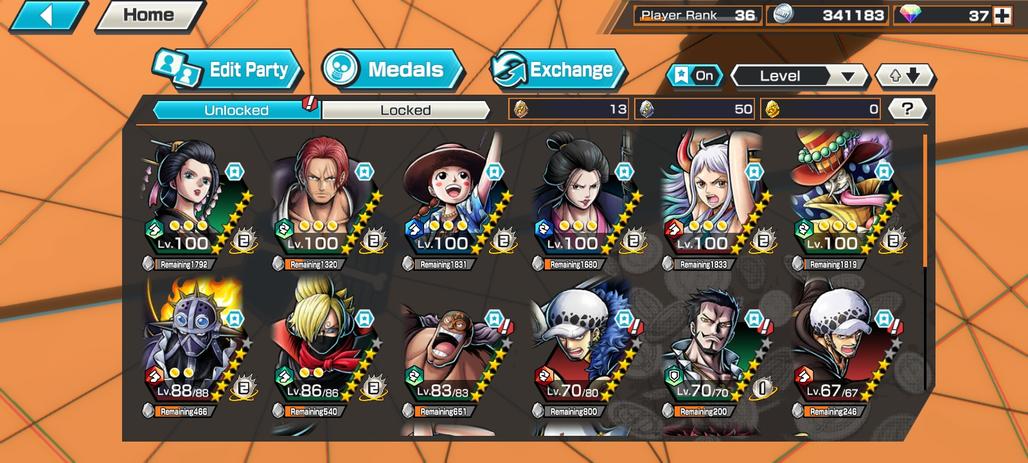Image resolution: width=1028 pixels, height=463 pixels.
Task: Open the Medals screen
Action: [x=392, y=70]
